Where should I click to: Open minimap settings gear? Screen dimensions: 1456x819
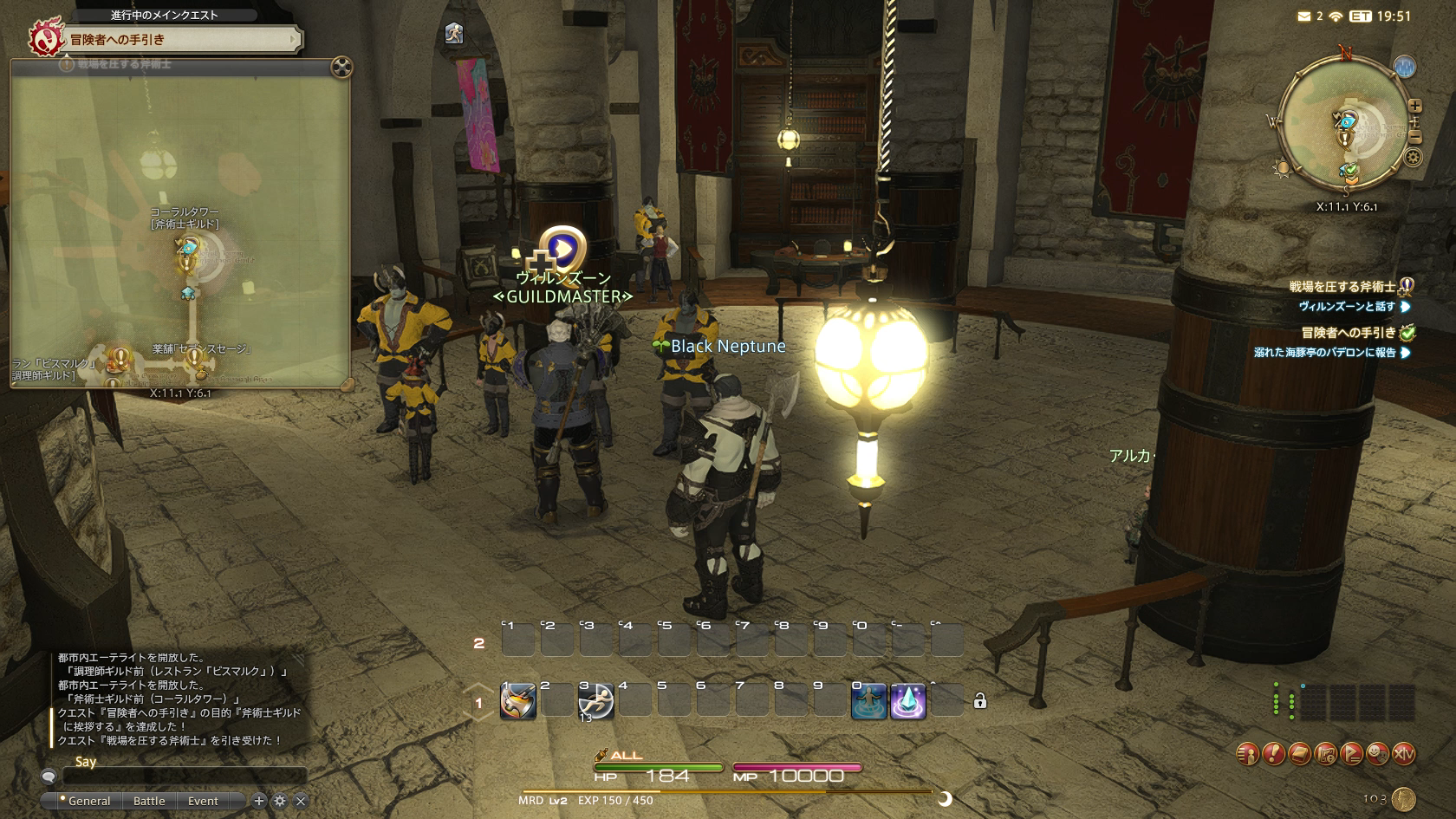point(1414,158)
